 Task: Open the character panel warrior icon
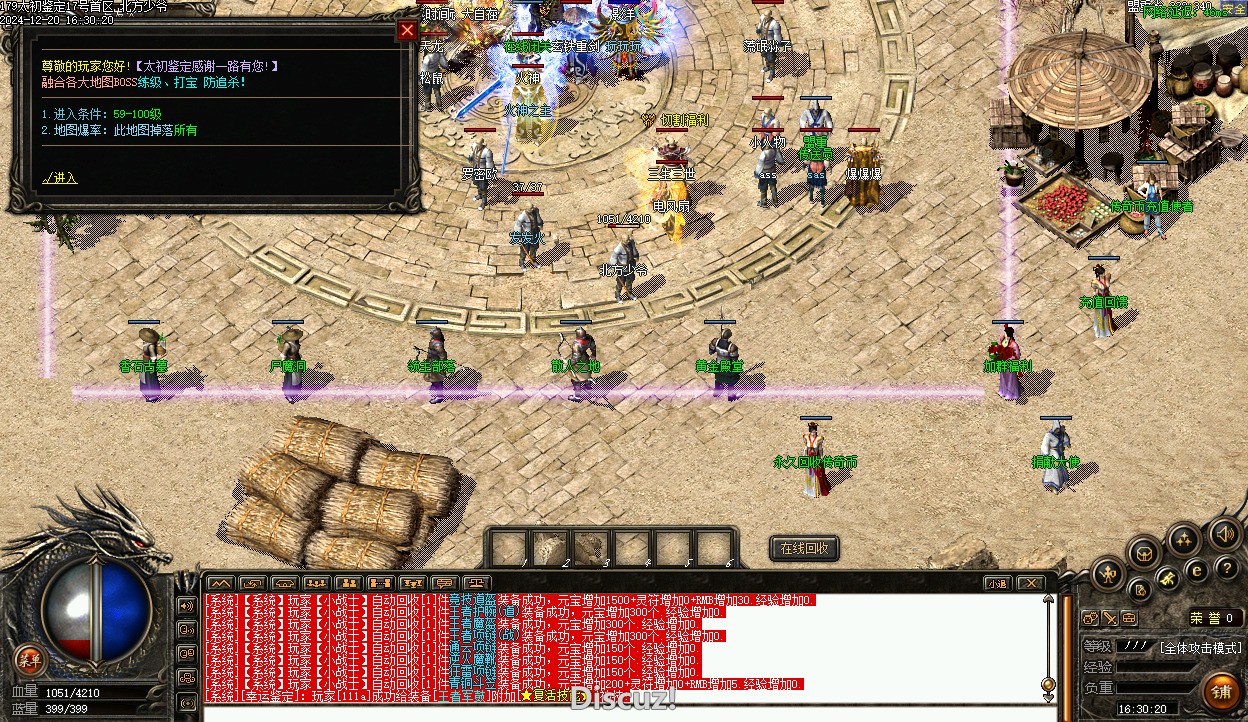click(x=1108, y=573)
